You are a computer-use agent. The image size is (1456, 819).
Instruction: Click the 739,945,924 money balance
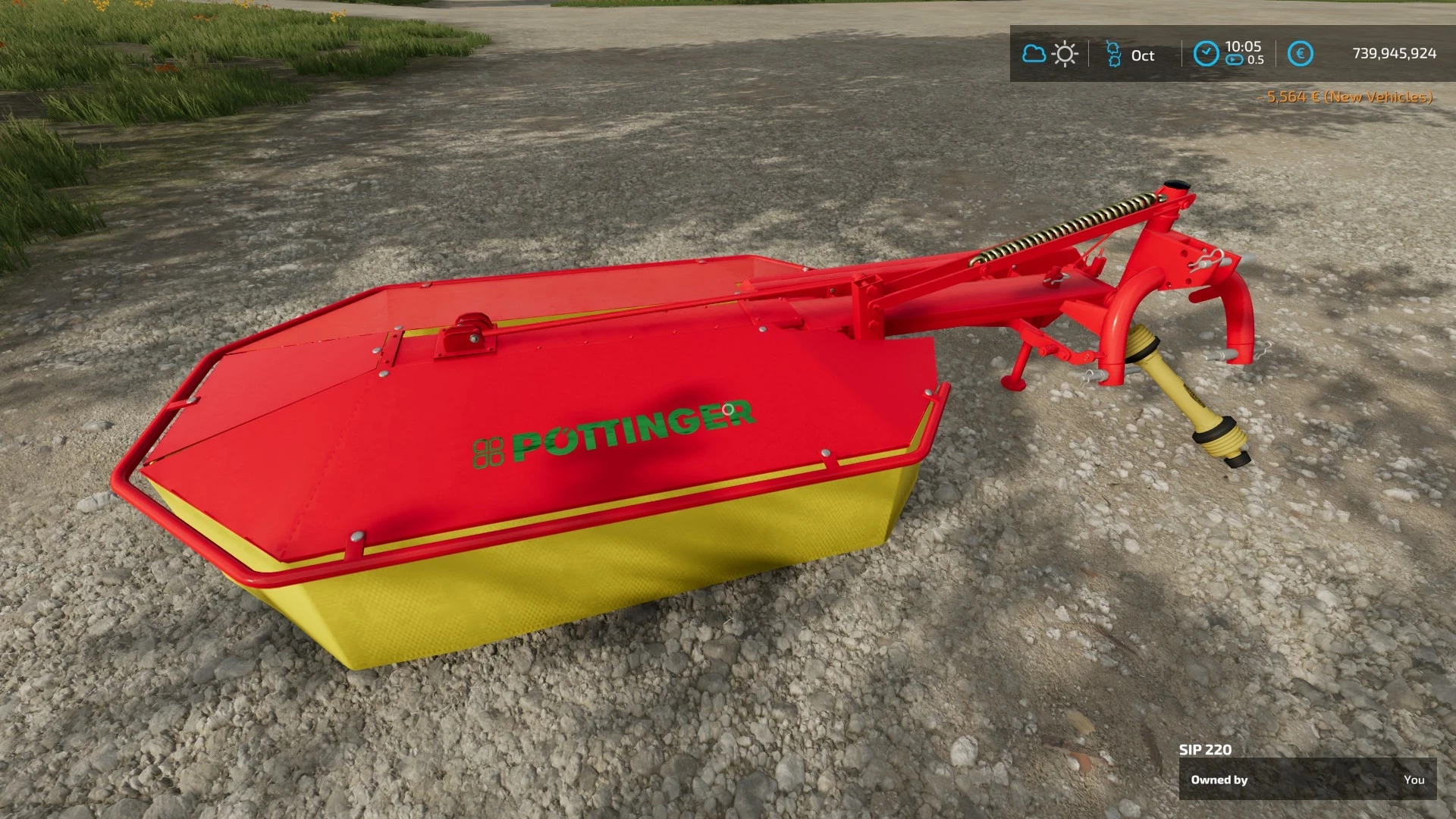[1394, 53]
